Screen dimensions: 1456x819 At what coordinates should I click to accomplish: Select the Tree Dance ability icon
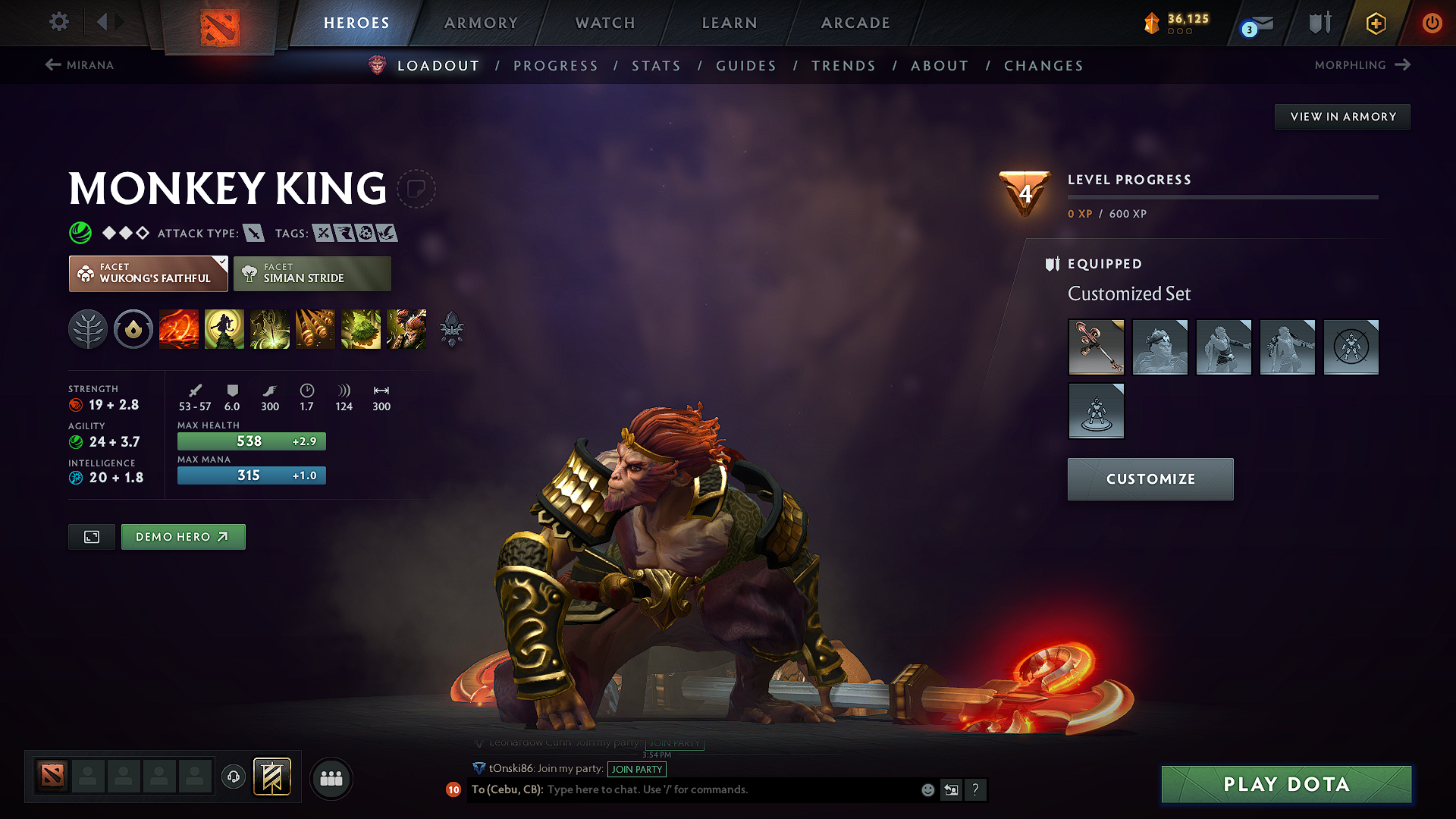point(224,329)
